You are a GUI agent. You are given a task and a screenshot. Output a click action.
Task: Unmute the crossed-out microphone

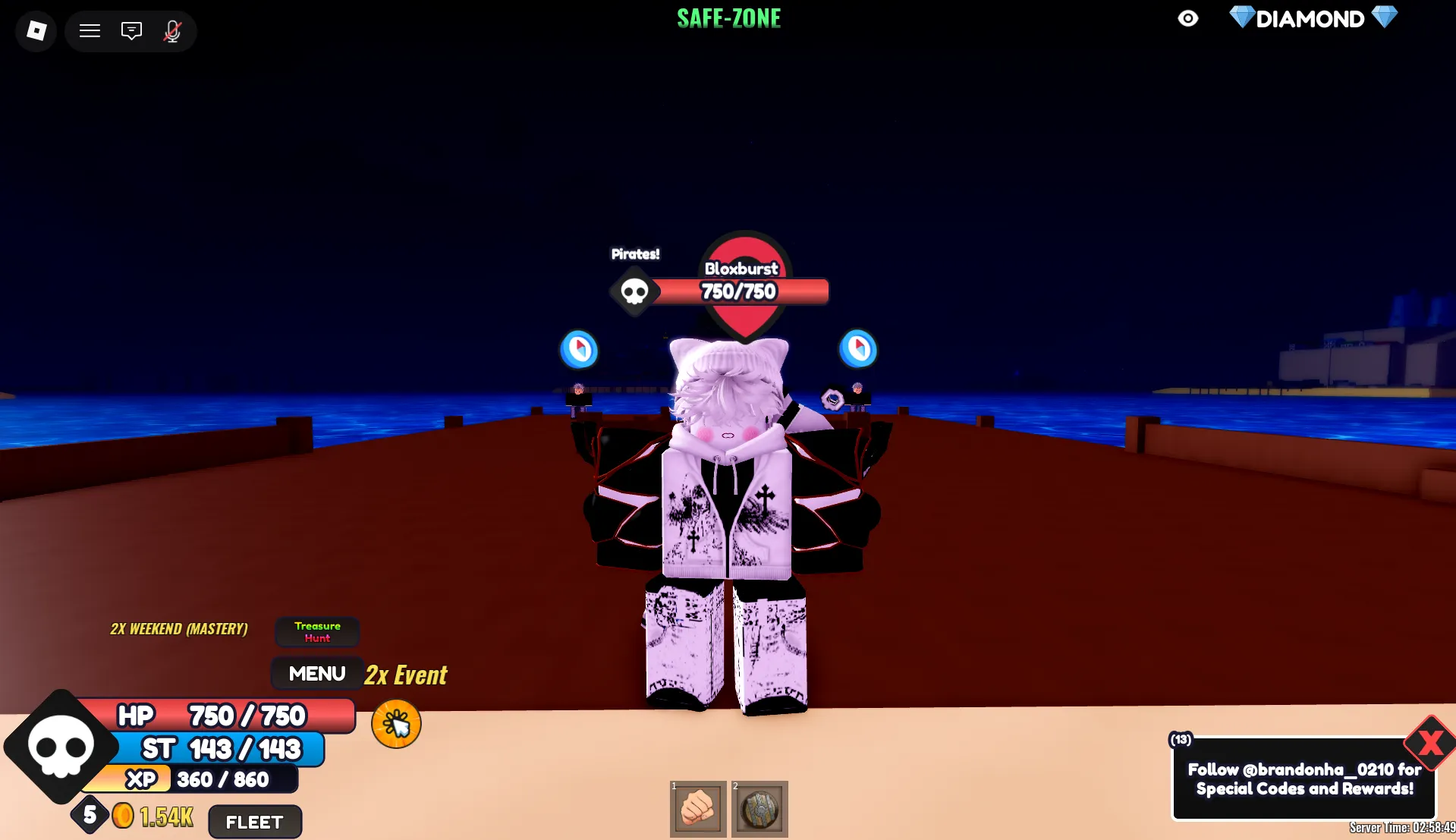coord(172,31)
